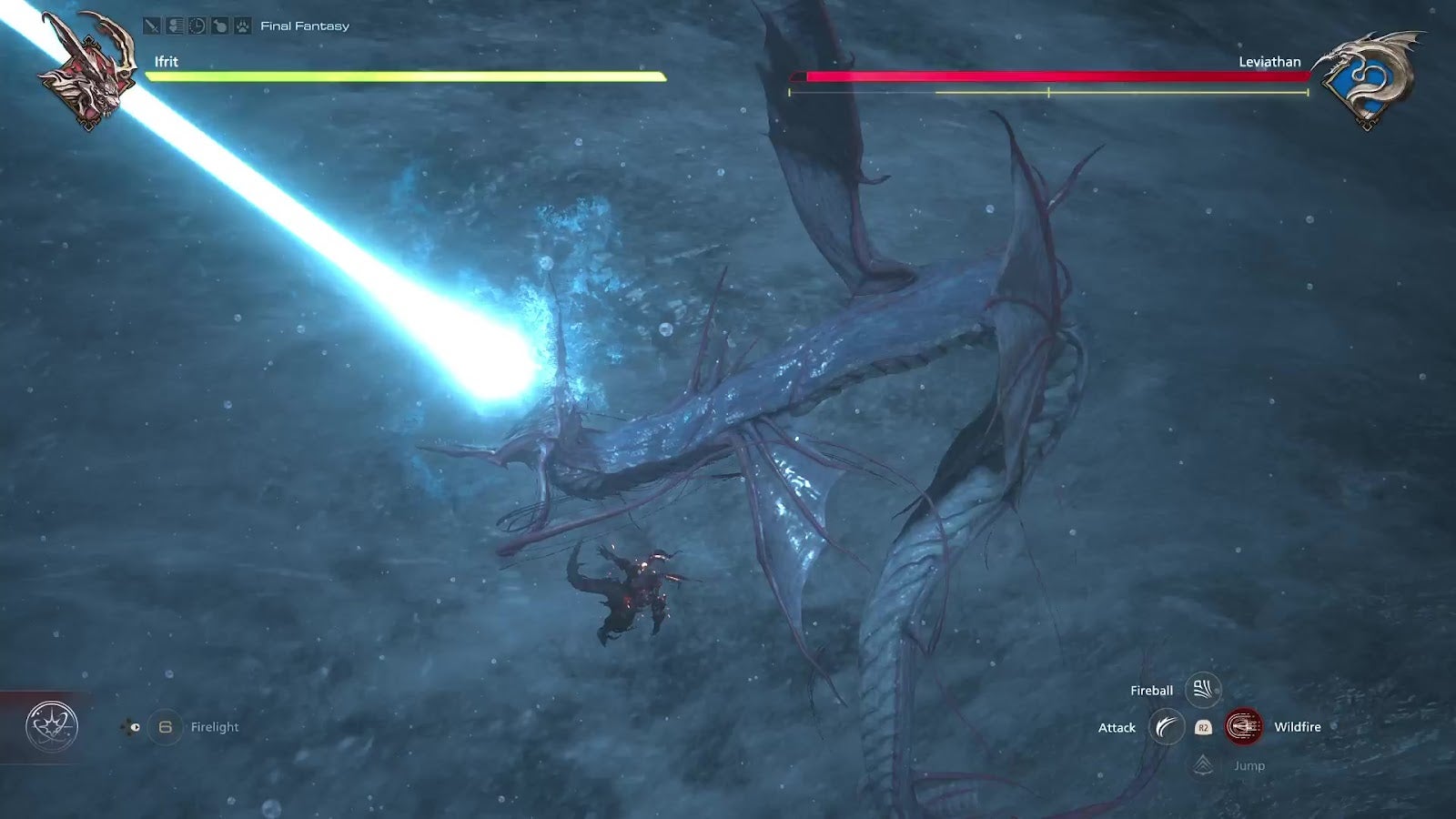Click the paw print icon in the top toolbar
The height and width of the screenshot is (819, 1456).
point(242,25)
